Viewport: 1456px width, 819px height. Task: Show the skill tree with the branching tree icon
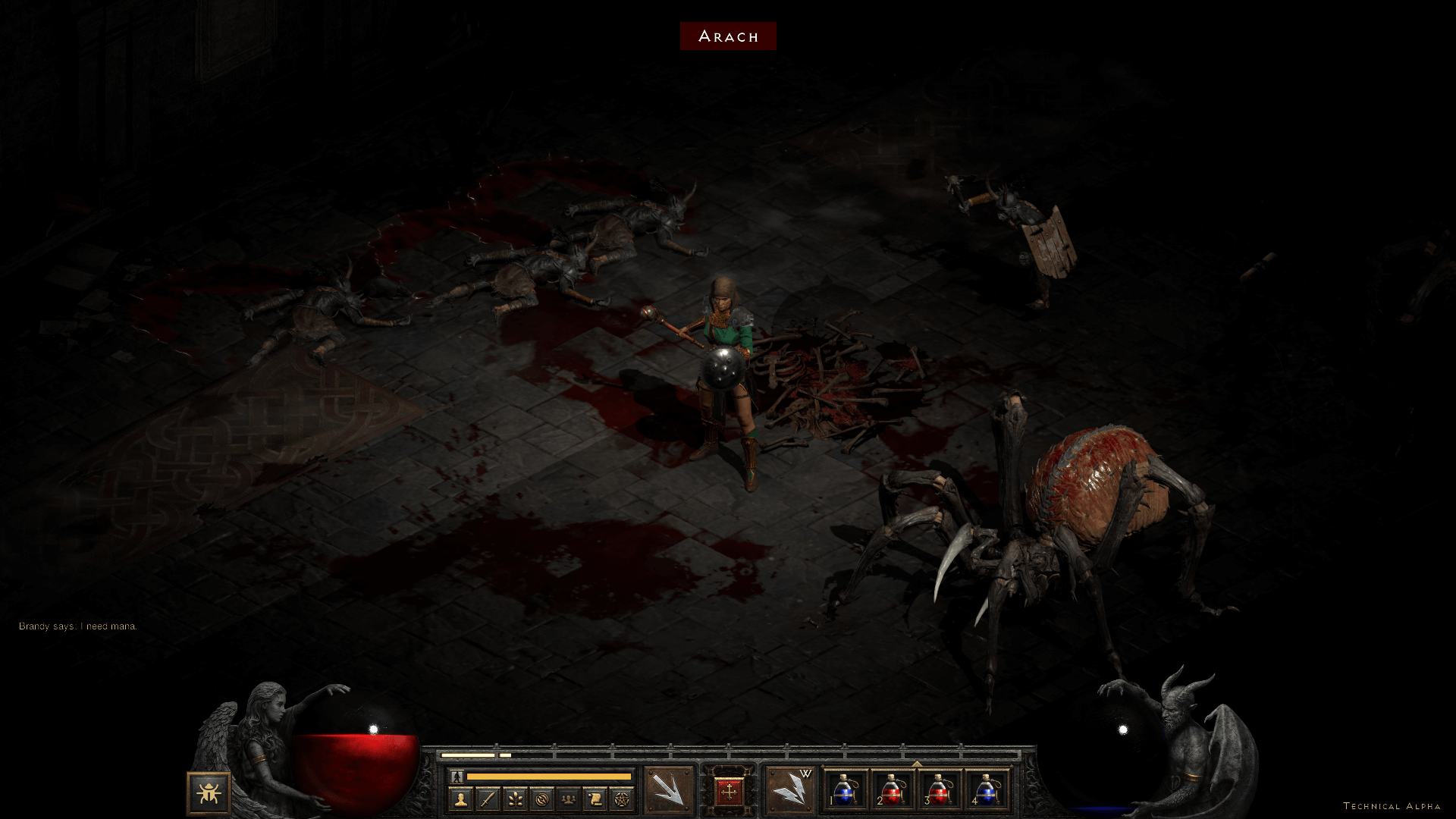(514, 799)
